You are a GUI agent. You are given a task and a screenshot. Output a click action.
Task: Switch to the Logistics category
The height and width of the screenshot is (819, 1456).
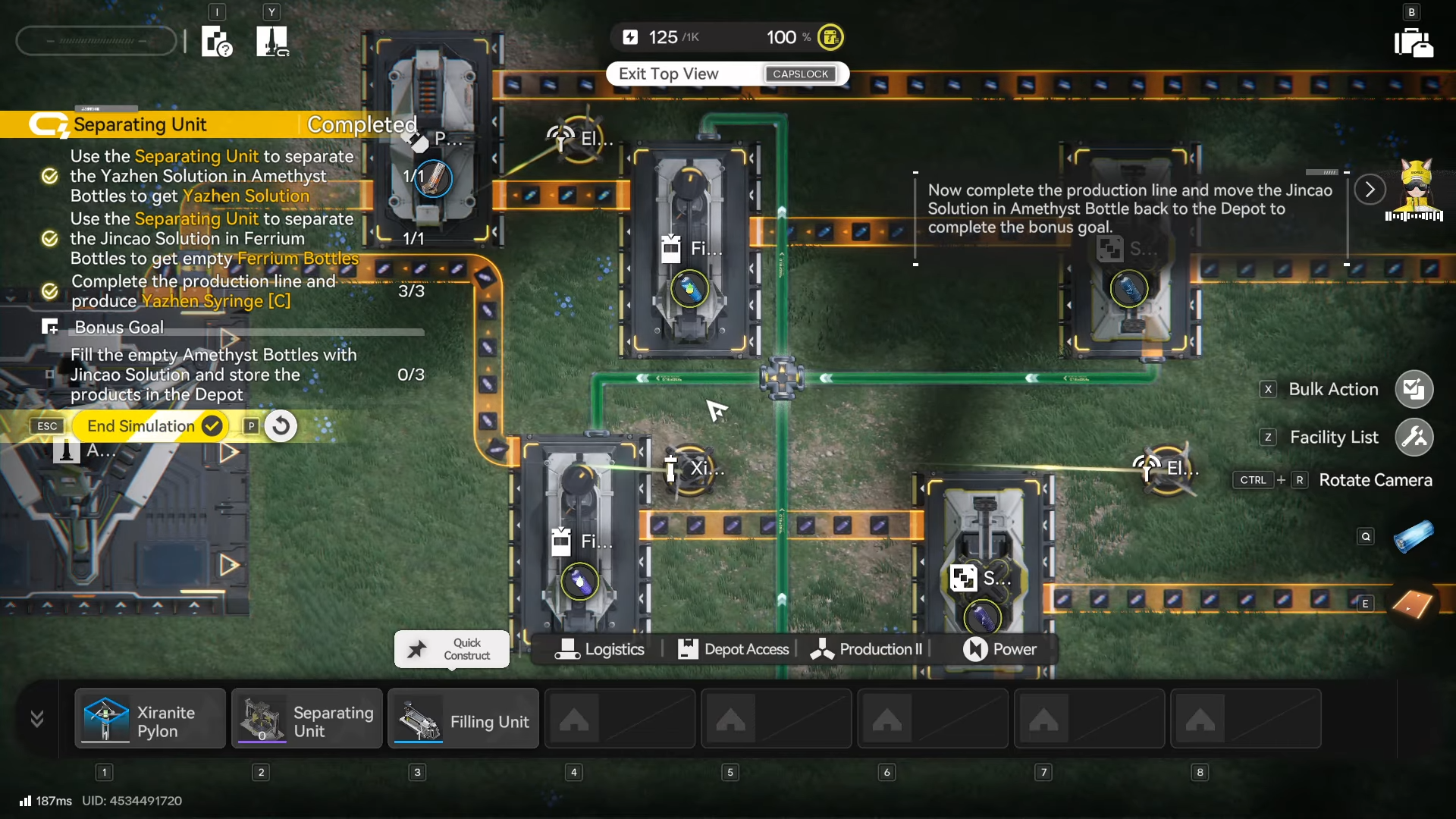click(x=600, y=649)
